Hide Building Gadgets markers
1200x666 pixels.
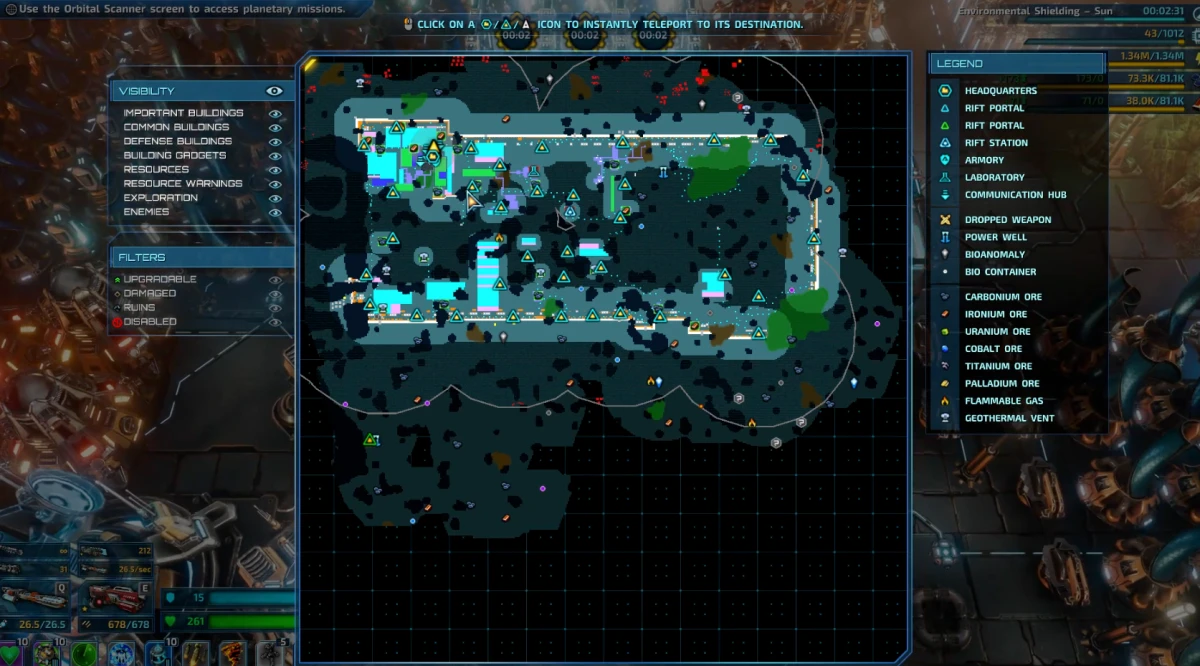pos(275,156)
